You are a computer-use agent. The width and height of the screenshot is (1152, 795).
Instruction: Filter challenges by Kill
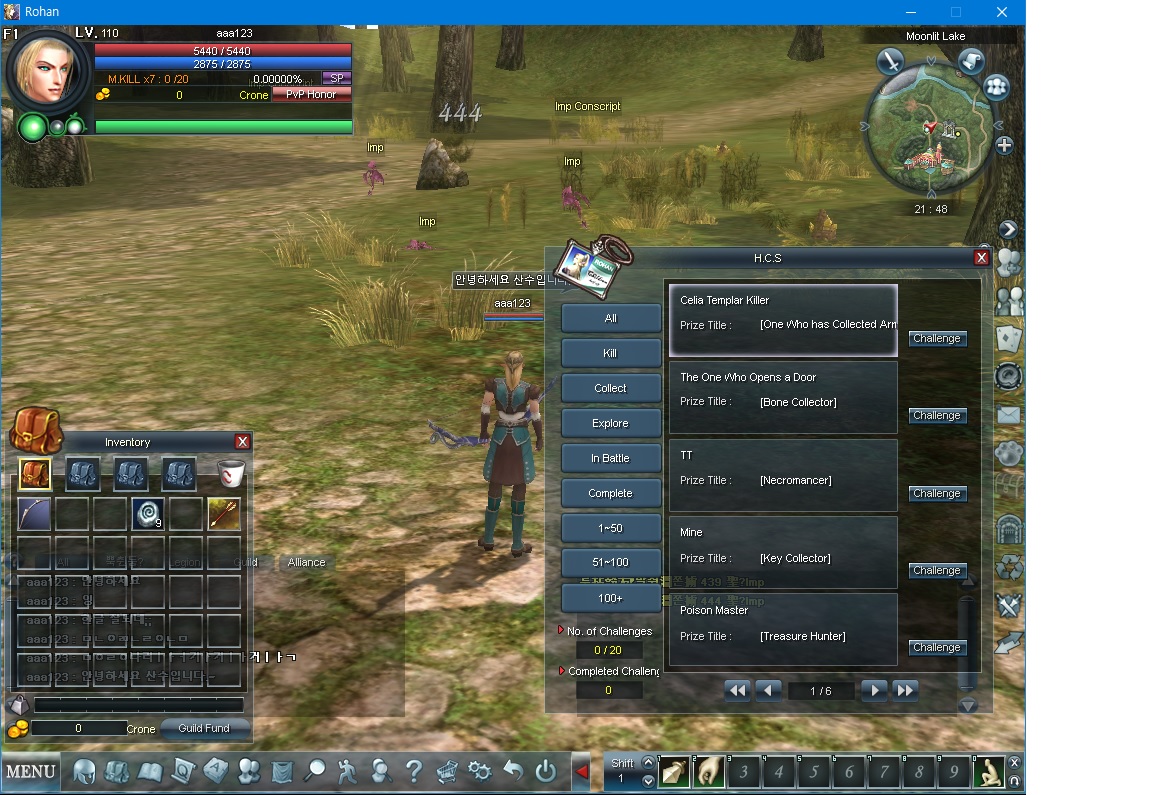pos(610,353)
